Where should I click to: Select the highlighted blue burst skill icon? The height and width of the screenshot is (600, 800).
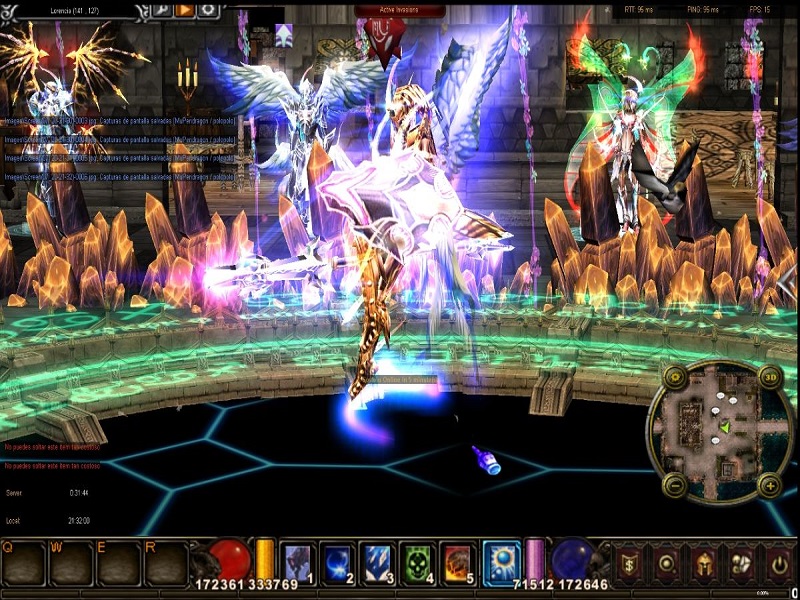[502, 561]
